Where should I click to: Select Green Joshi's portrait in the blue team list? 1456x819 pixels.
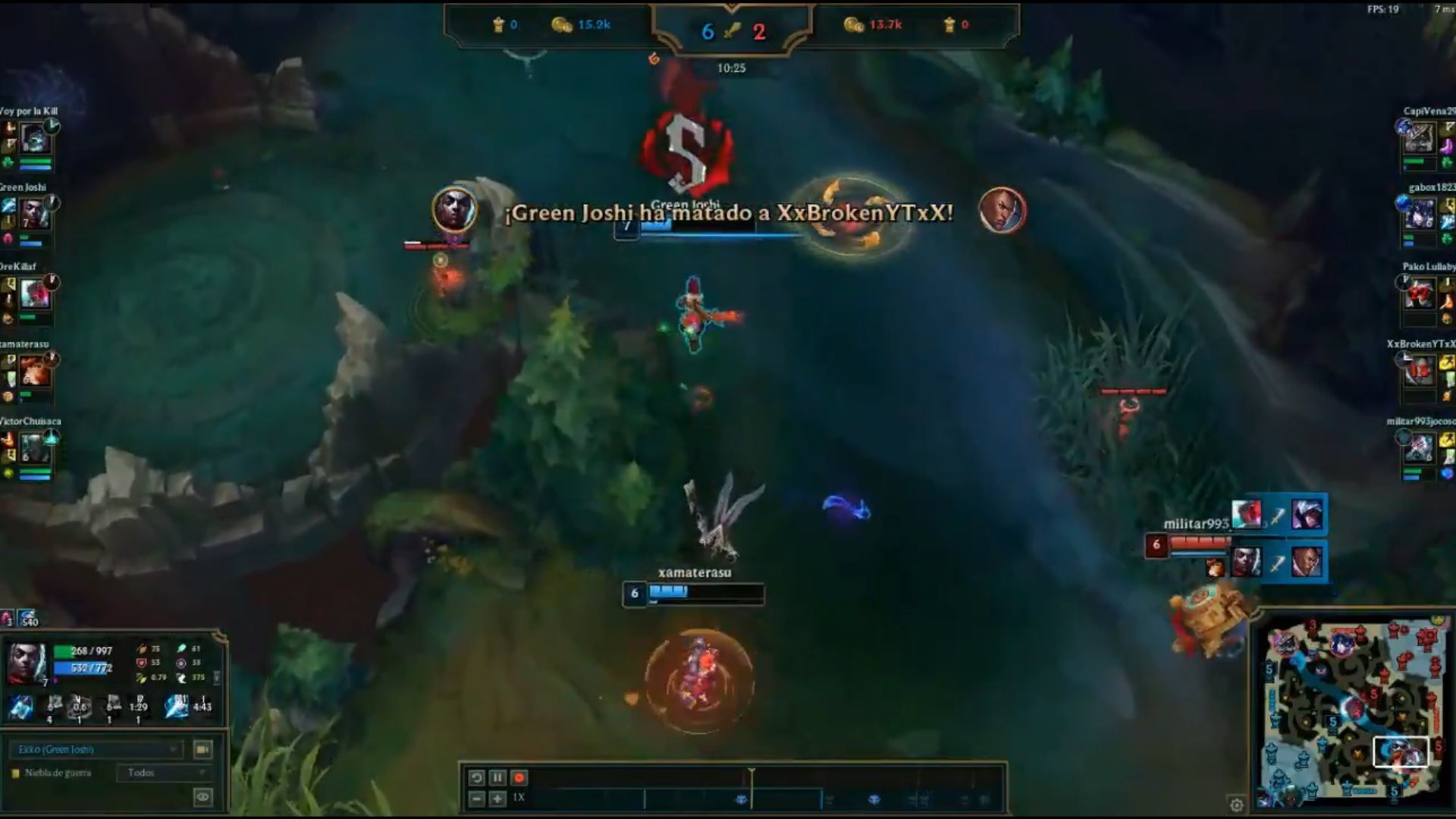tap(35, 215)
